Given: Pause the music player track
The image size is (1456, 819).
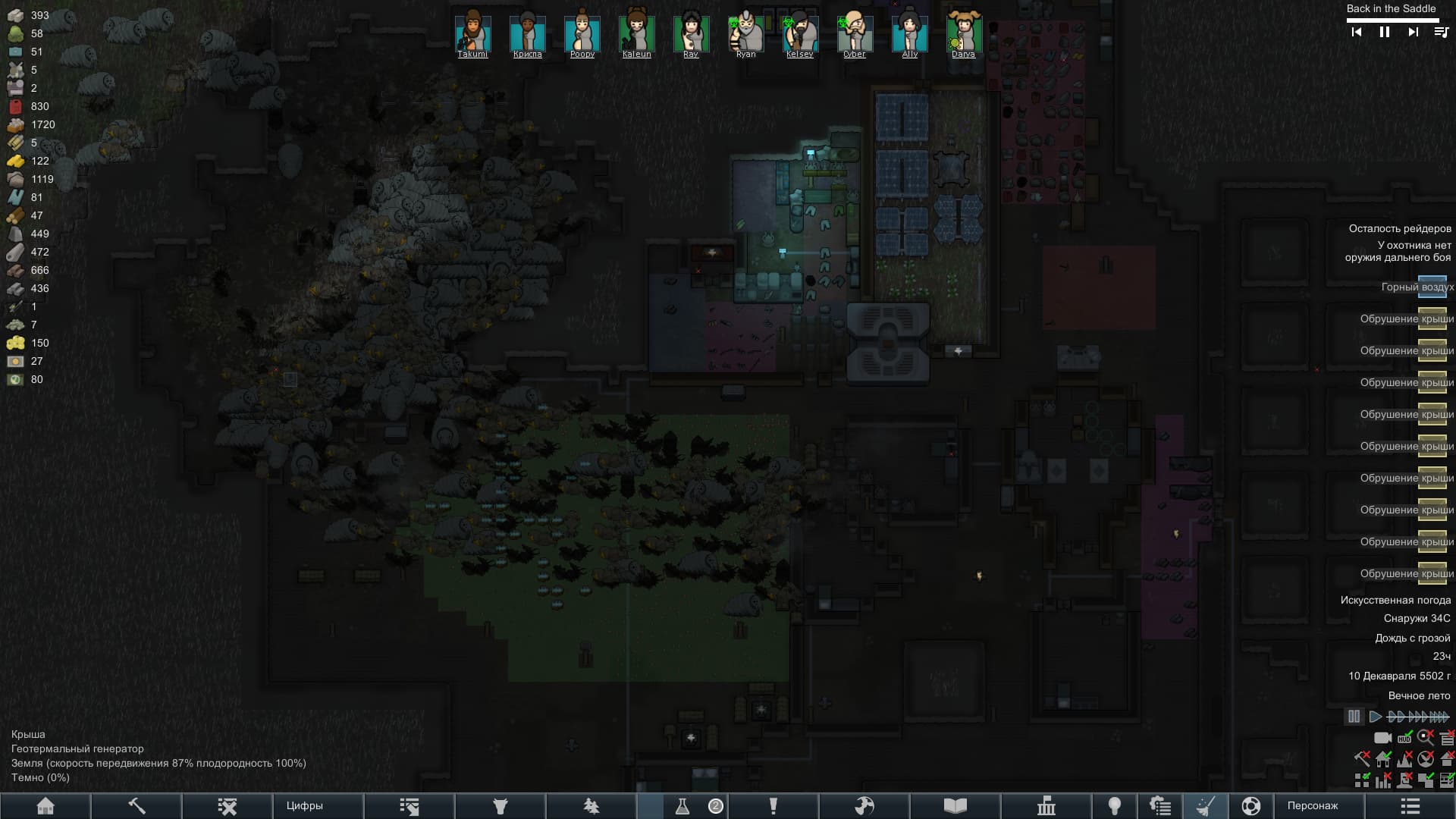Looking at the screenshot, I should pos(1384,32).
